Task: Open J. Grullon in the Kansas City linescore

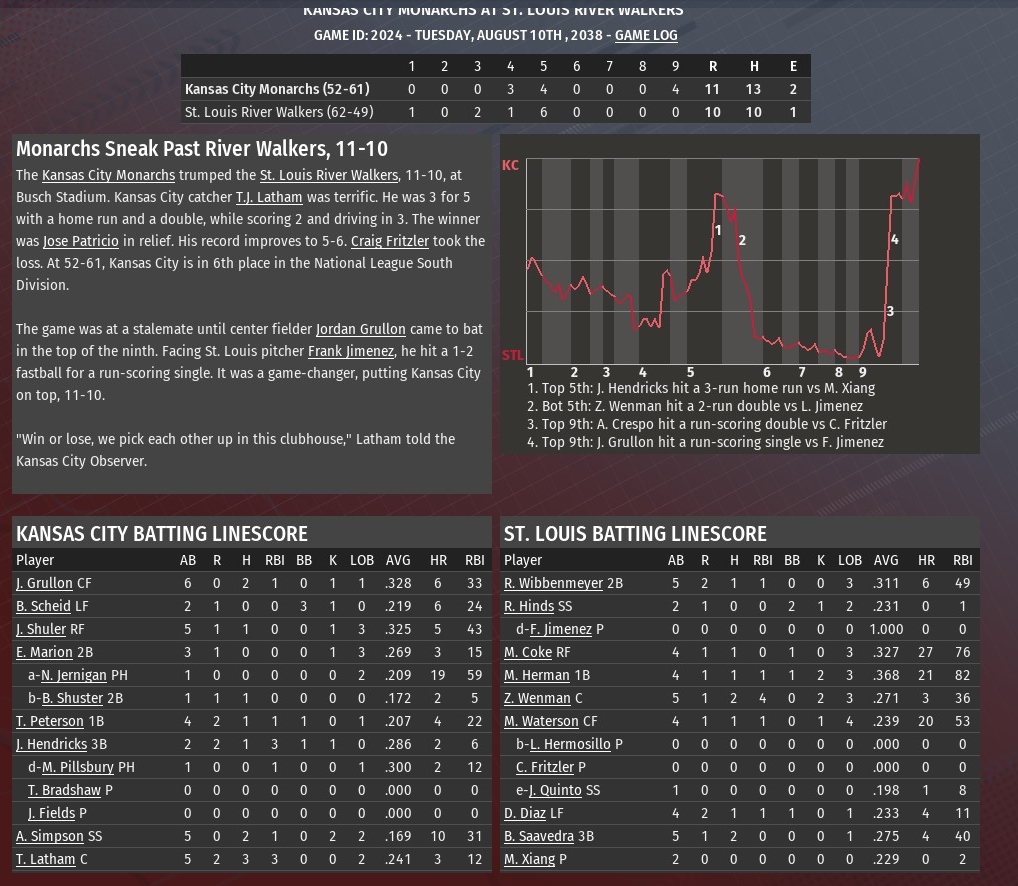Action: [x=44, y=583]
